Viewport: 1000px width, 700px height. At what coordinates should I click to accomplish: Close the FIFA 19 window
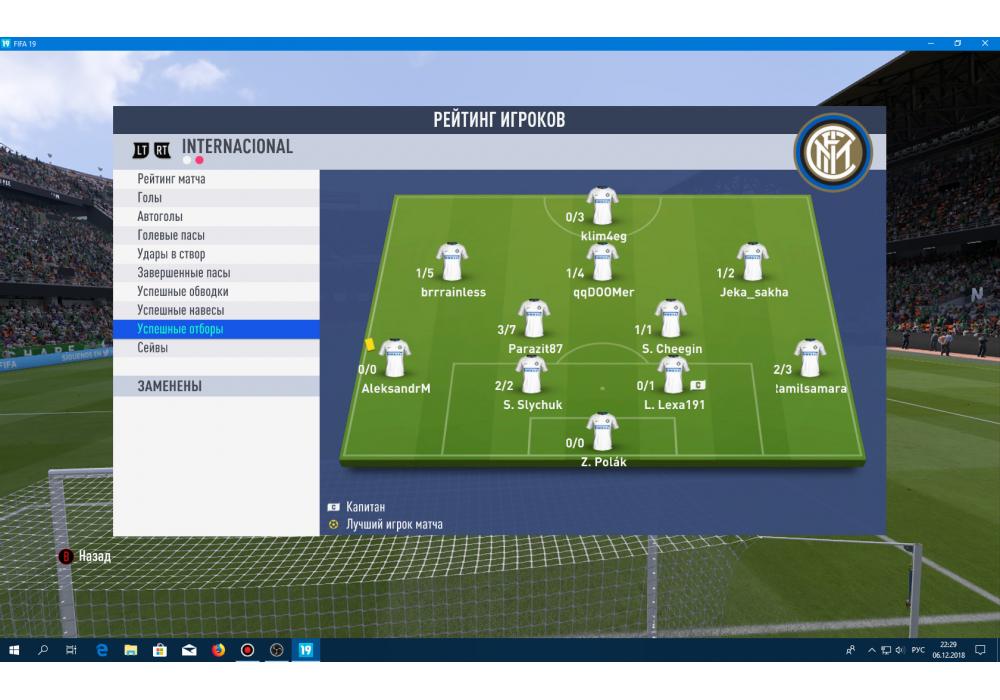pyautogui.click(x=983, y=44)
